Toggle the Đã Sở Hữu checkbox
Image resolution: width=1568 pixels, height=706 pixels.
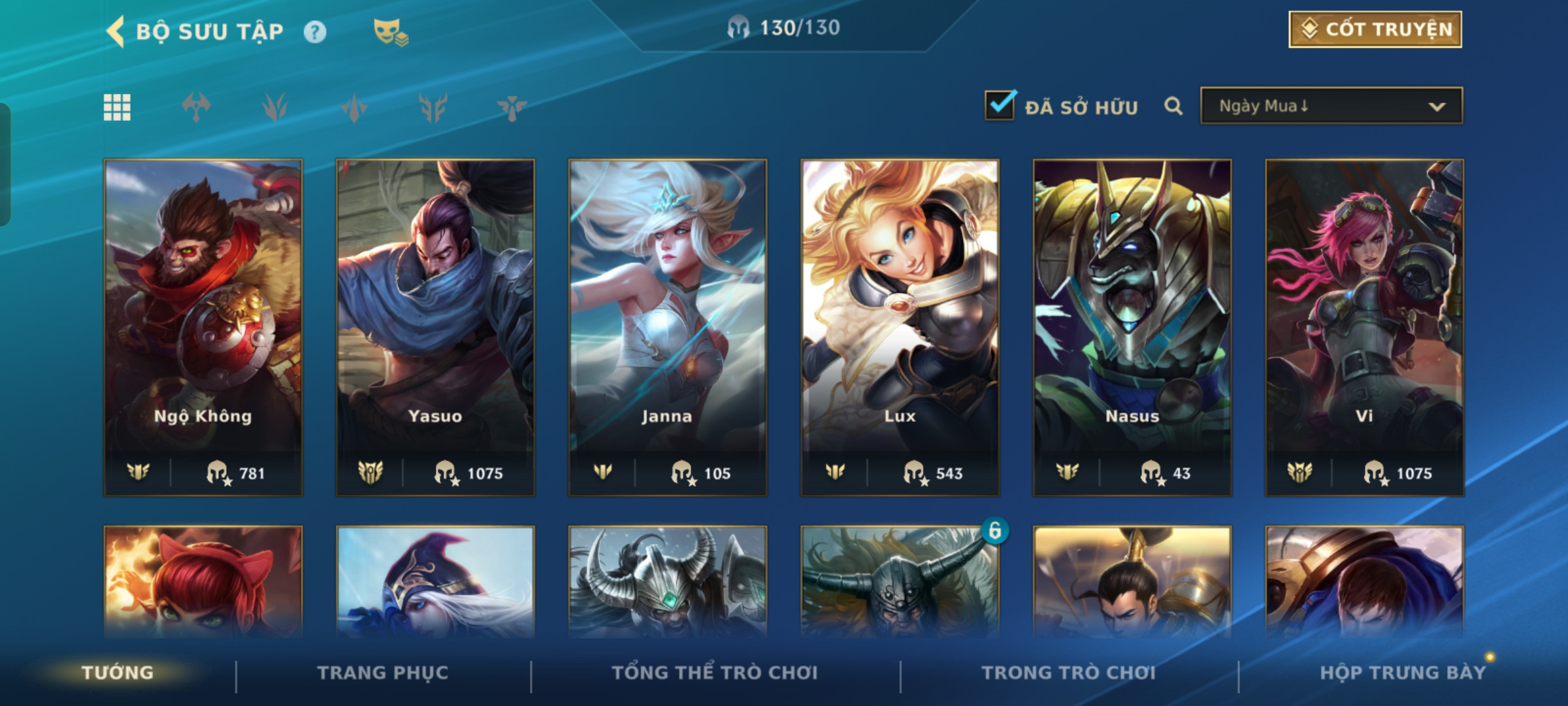click(1000, 106)
